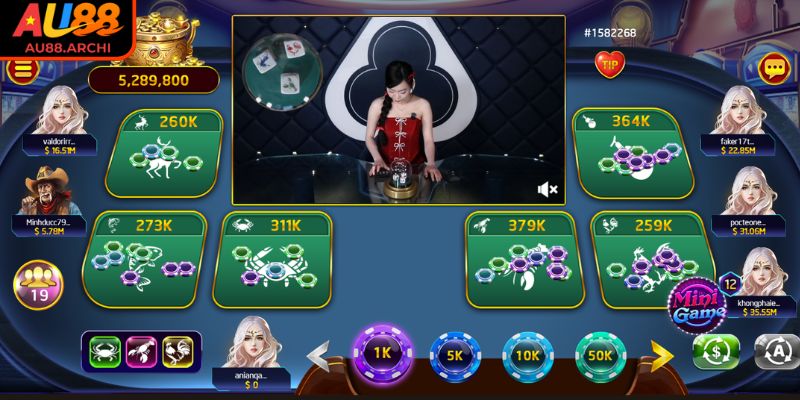The width and height of the screenshot is (800, 400).
Task: Toggle the video mute speaker icon
Action: pyautogui.click(x=547, y=188)
